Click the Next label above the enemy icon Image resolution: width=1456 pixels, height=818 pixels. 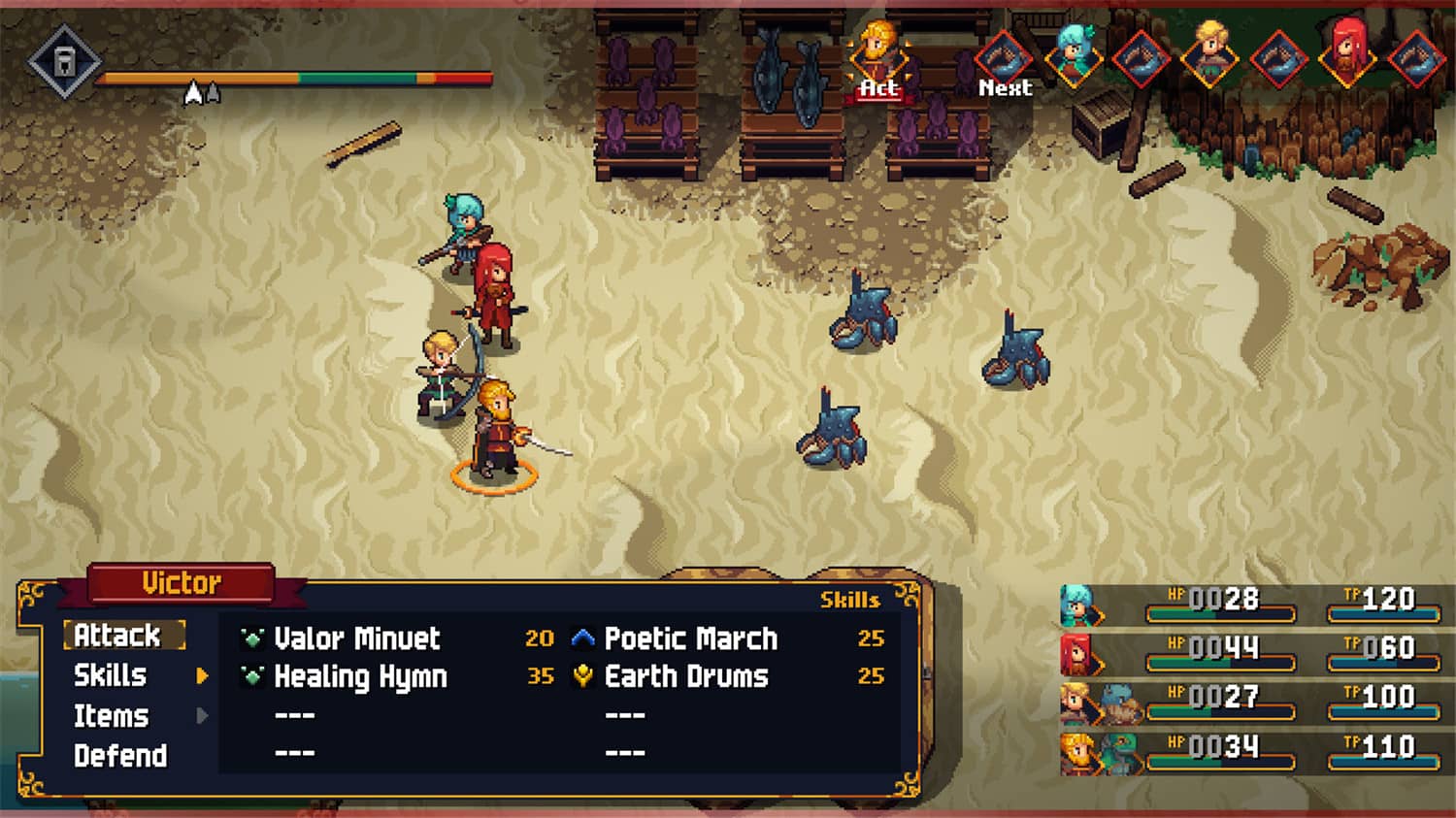point(1005,87)
